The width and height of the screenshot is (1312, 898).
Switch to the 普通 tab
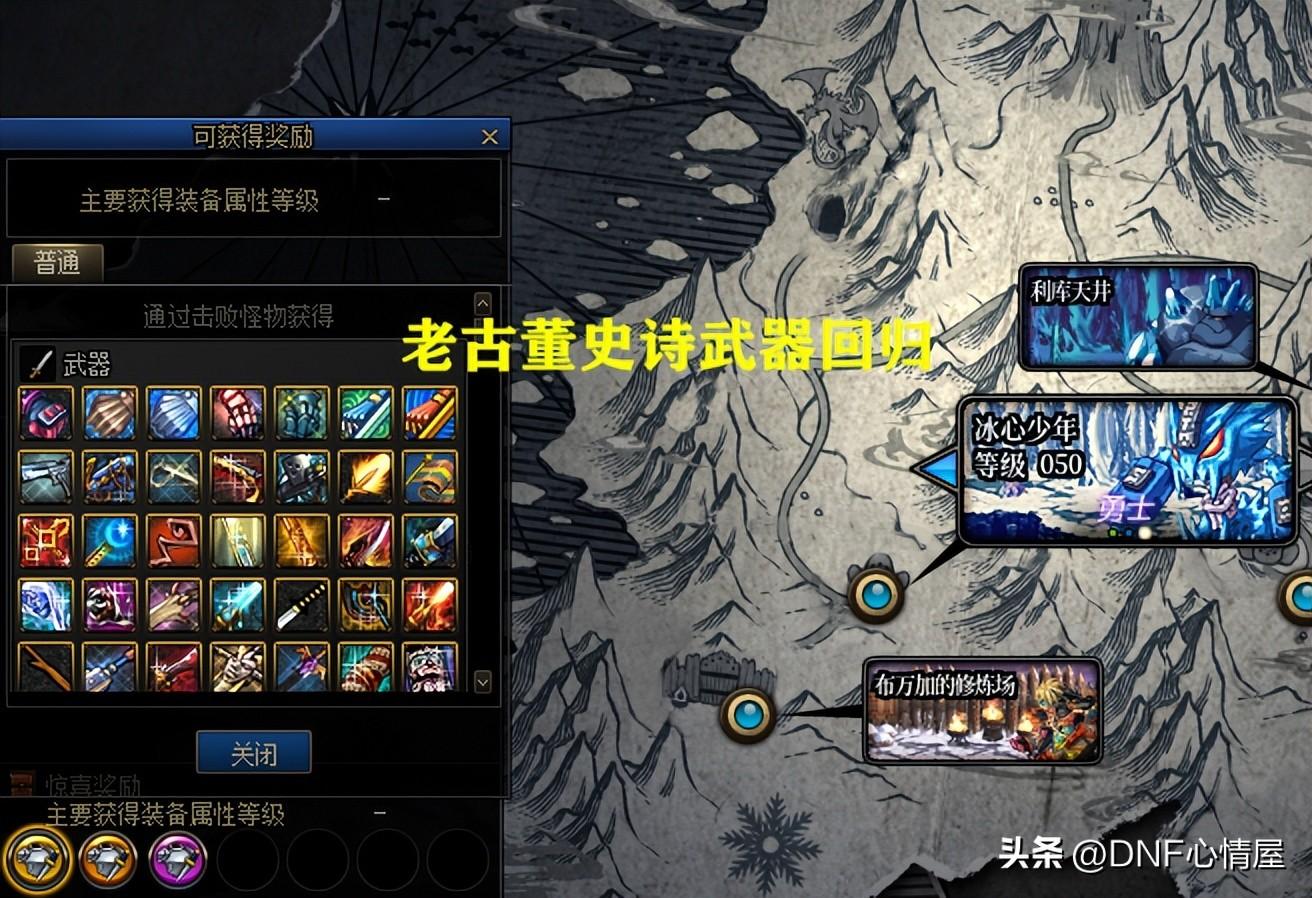point(57,264)
